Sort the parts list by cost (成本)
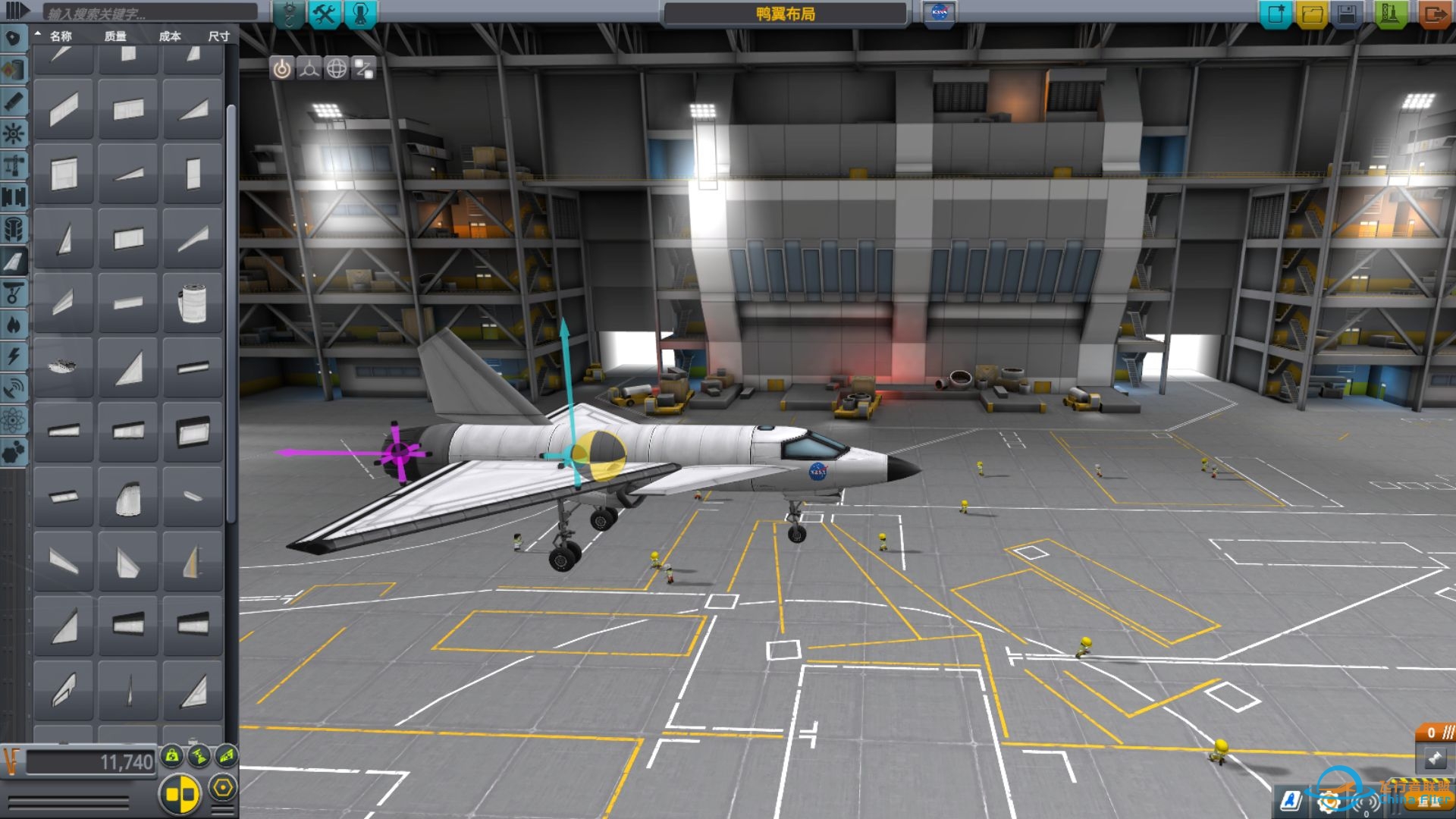The image size is (1456, 819). click(170, 36)
